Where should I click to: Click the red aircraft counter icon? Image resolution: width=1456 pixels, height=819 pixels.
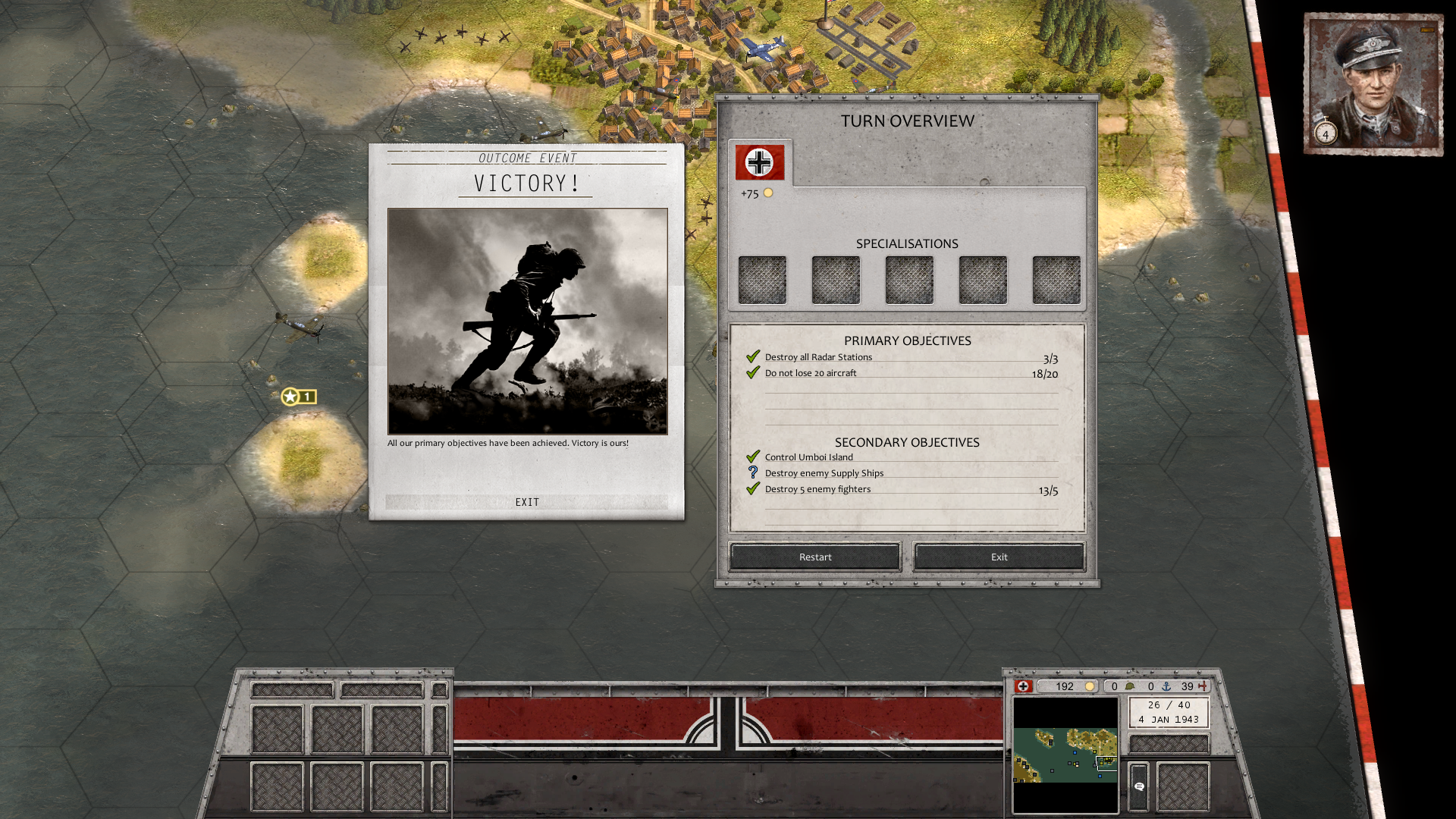(1203, 686)
